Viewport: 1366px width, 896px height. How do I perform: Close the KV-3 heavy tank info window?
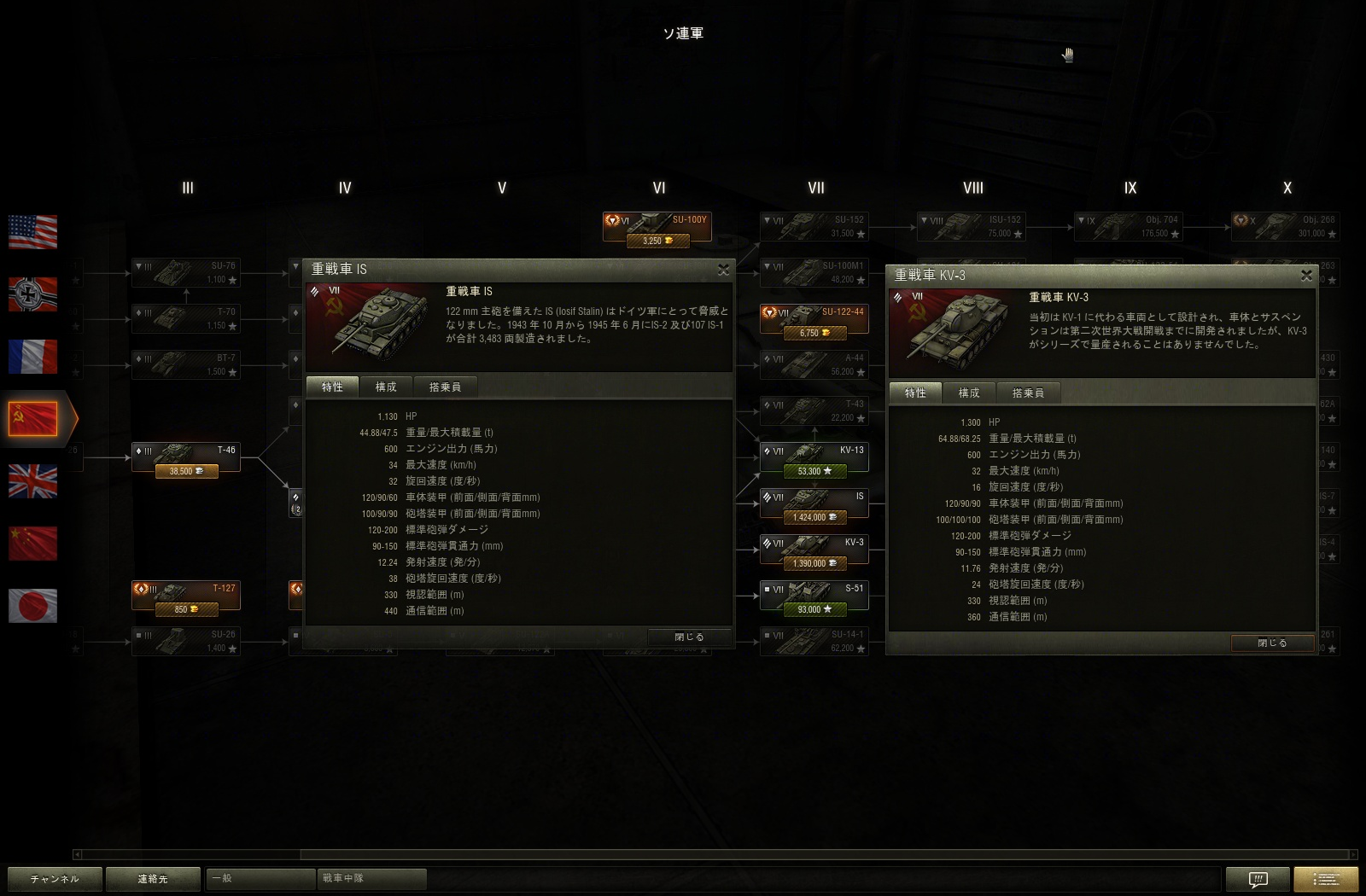pos(1306,276)
